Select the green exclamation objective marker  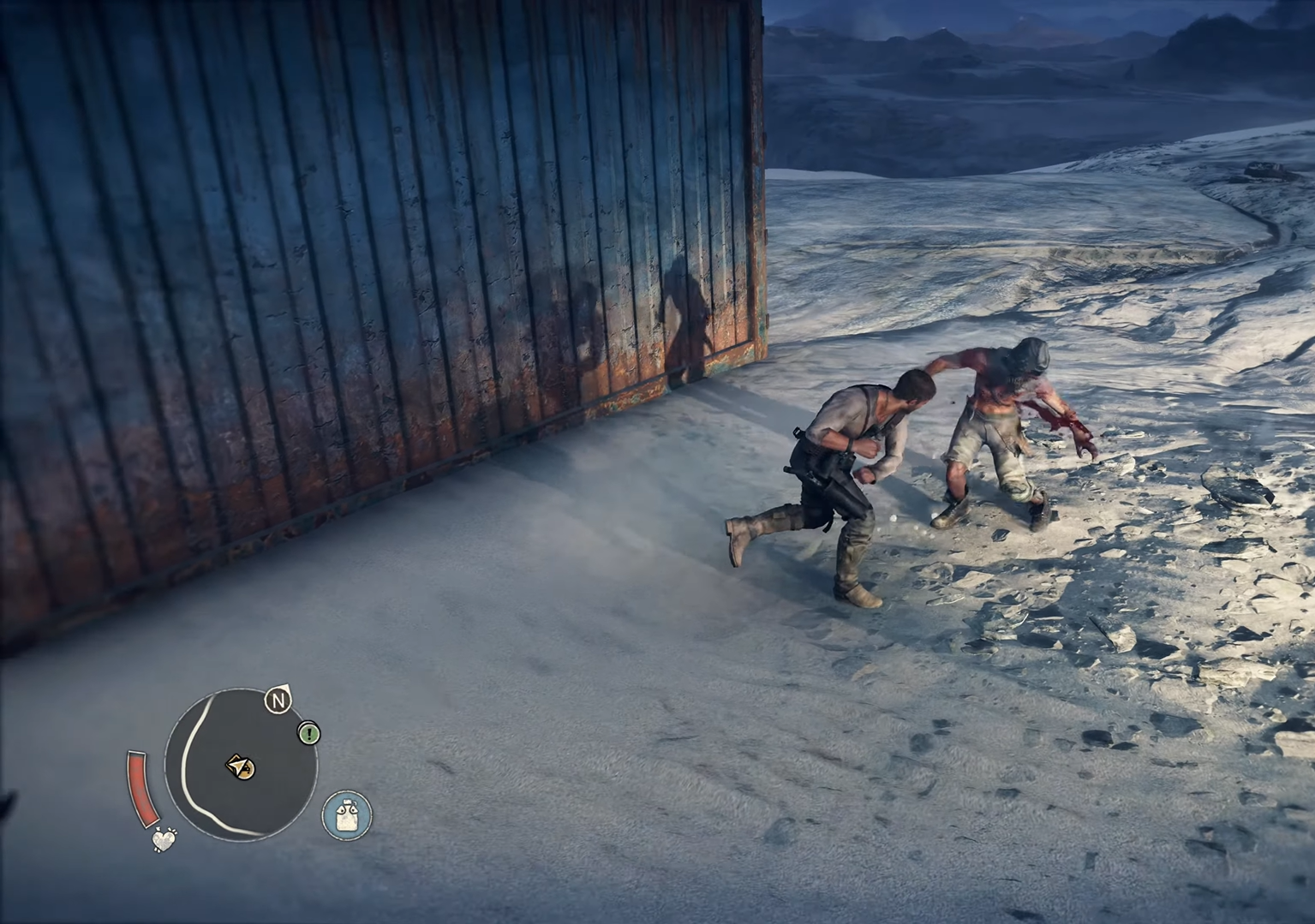click(x=308, y=734)
